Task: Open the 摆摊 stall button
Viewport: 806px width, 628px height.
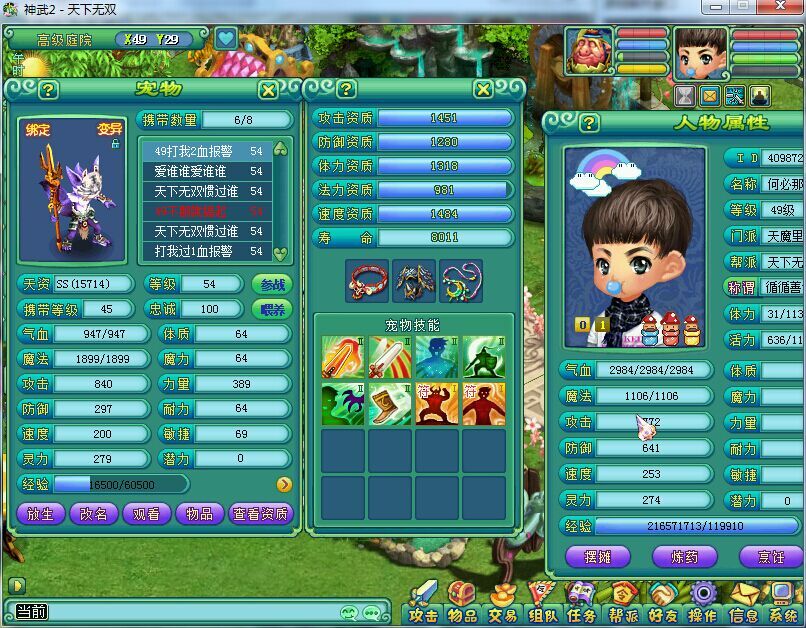Action: [x=598, y=557]
